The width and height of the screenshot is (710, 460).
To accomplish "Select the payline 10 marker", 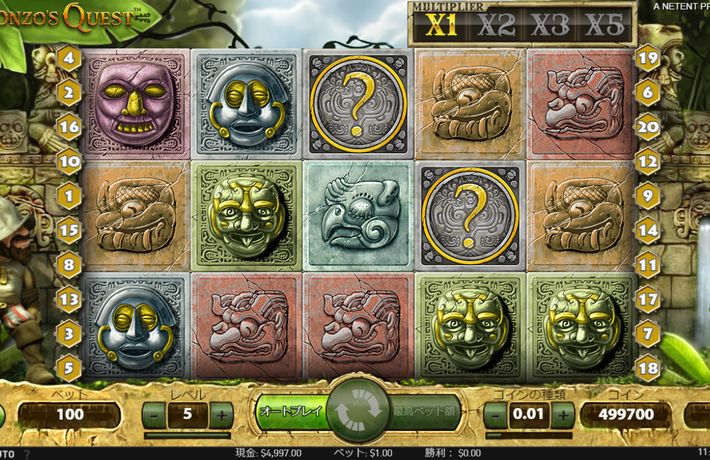I will [69, 160].
